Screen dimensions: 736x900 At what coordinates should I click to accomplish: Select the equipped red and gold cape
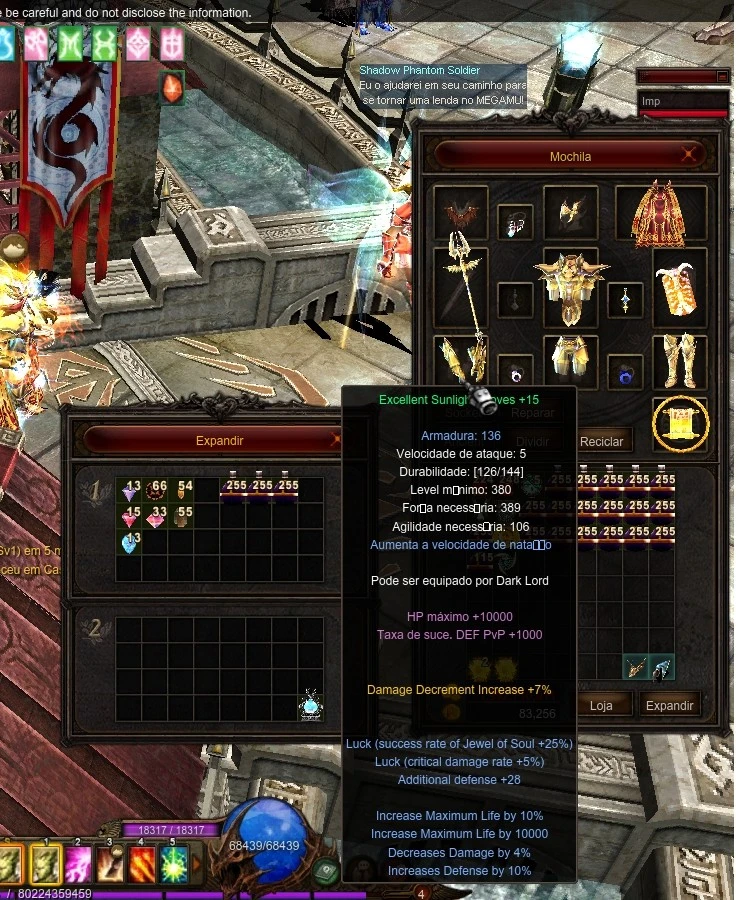point(659,213)
